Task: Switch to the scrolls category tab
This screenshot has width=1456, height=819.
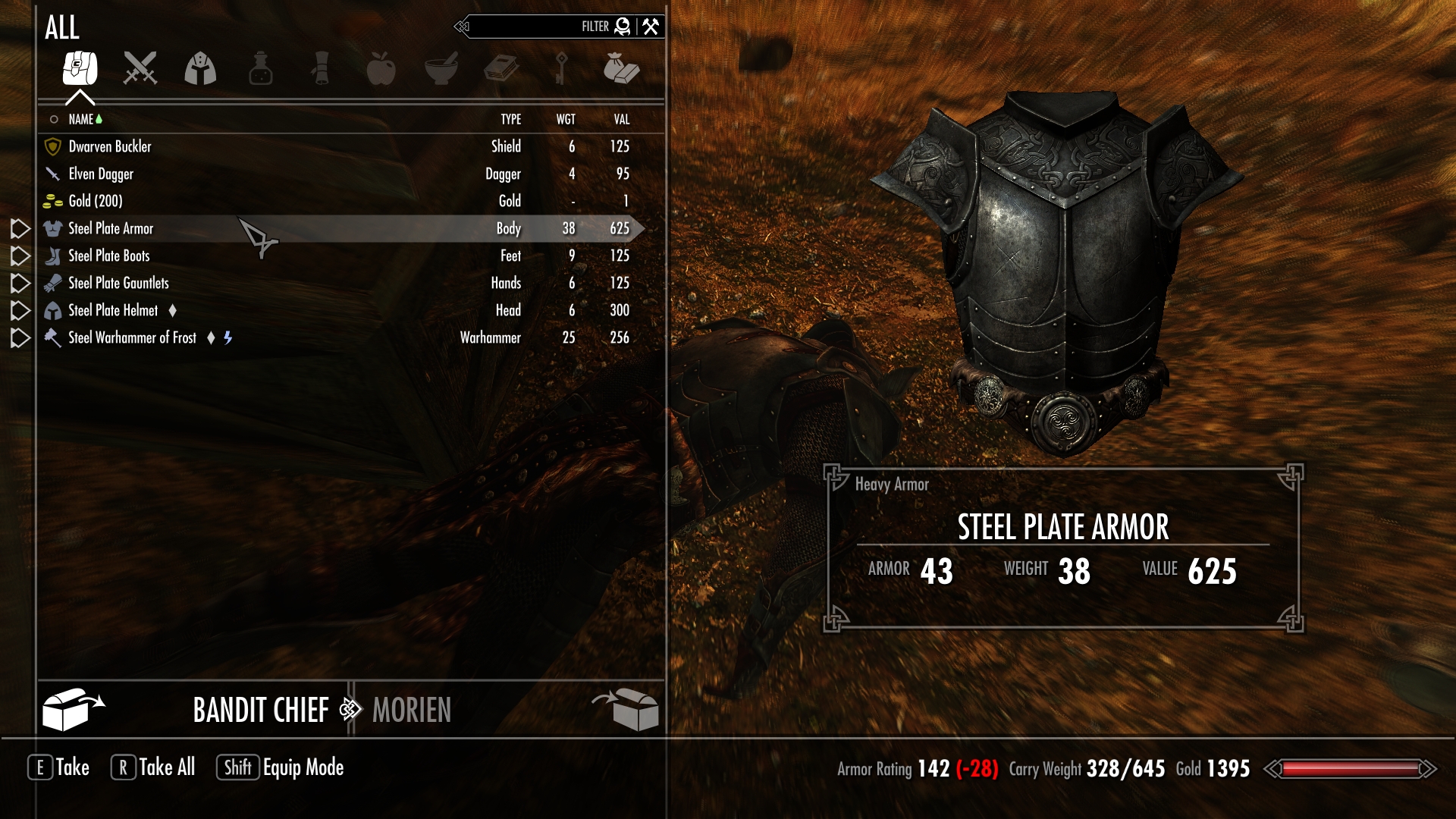Action: tap(321, 68)
